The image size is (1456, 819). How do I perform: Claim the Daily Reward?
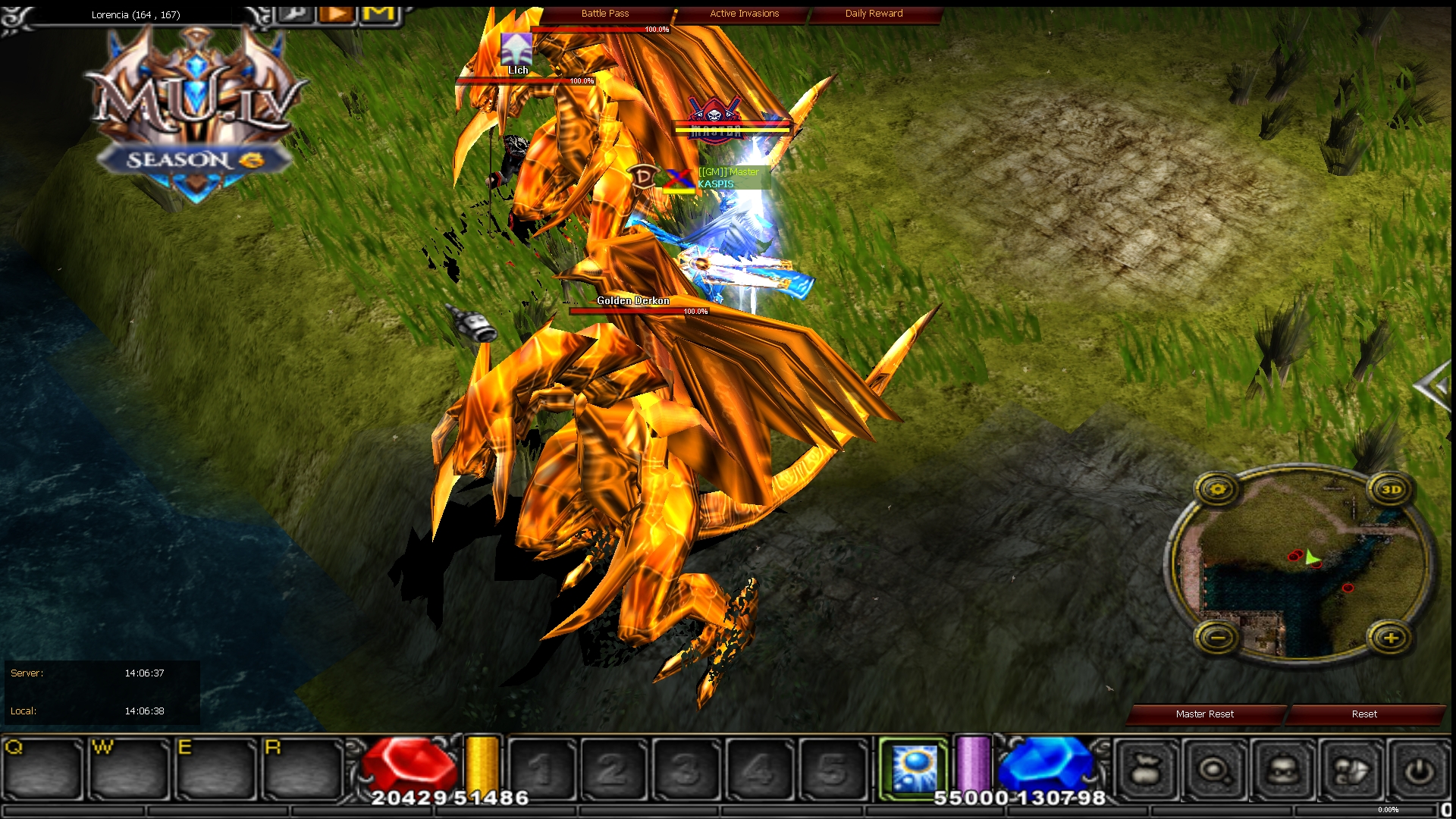[874, 14]
